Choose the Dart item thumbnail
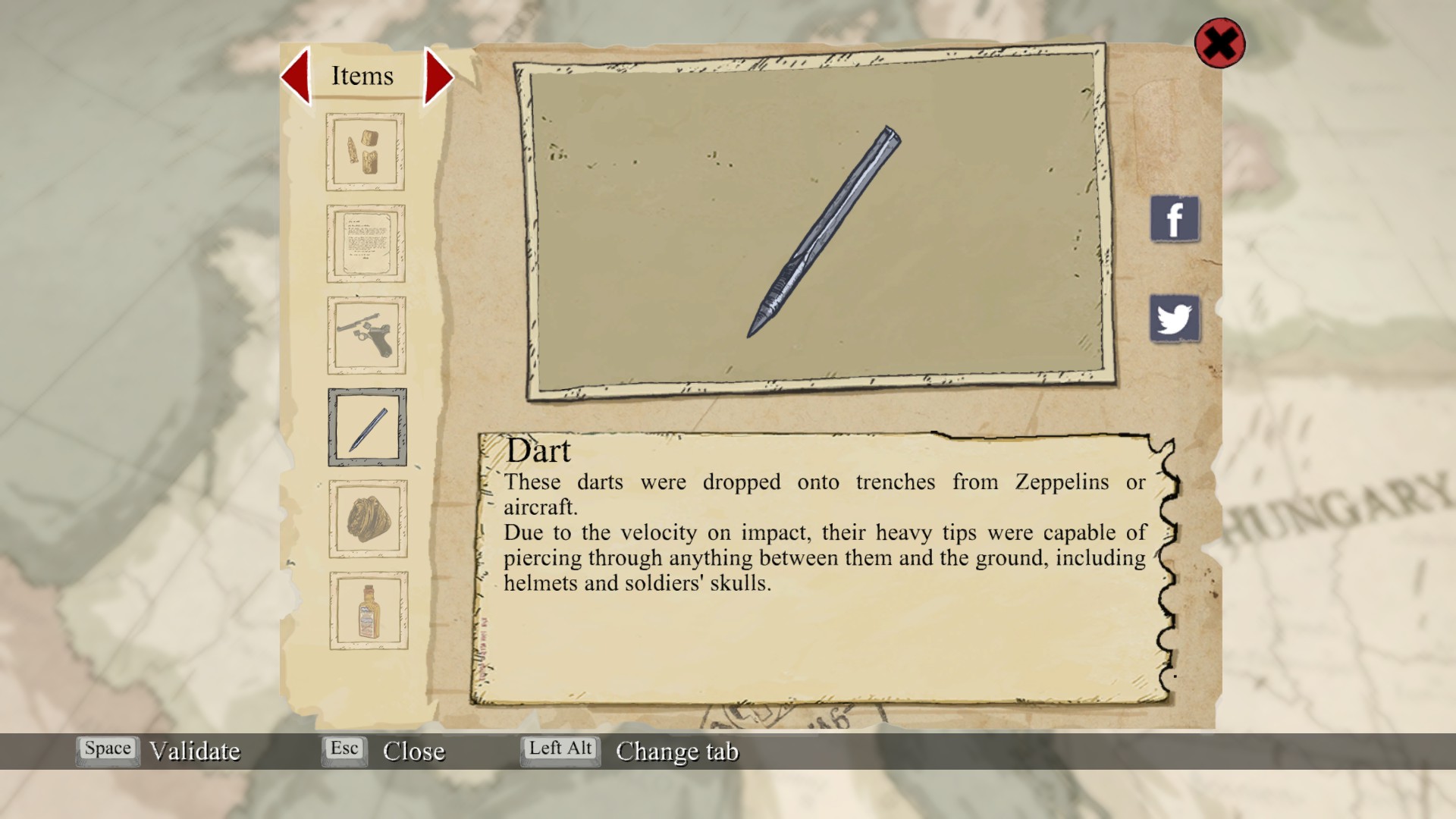 pyautogui.click(x=367, y=427)
